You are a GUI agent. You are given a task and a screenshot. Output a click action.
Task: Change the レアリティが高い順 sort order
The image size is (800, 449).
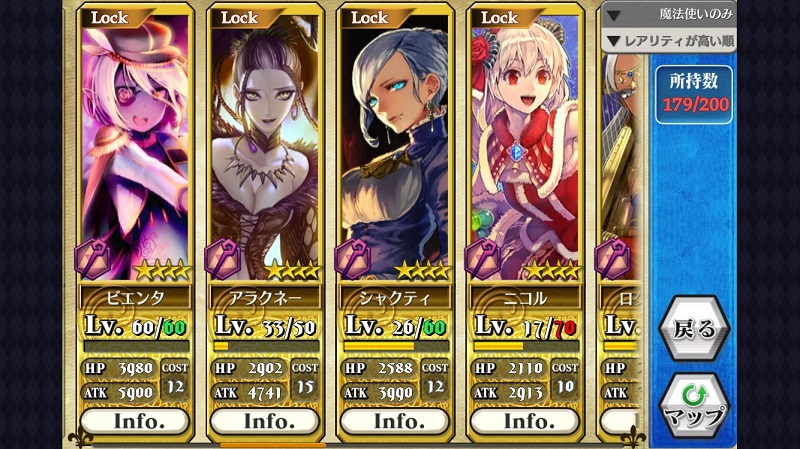[x=669, y=41]
